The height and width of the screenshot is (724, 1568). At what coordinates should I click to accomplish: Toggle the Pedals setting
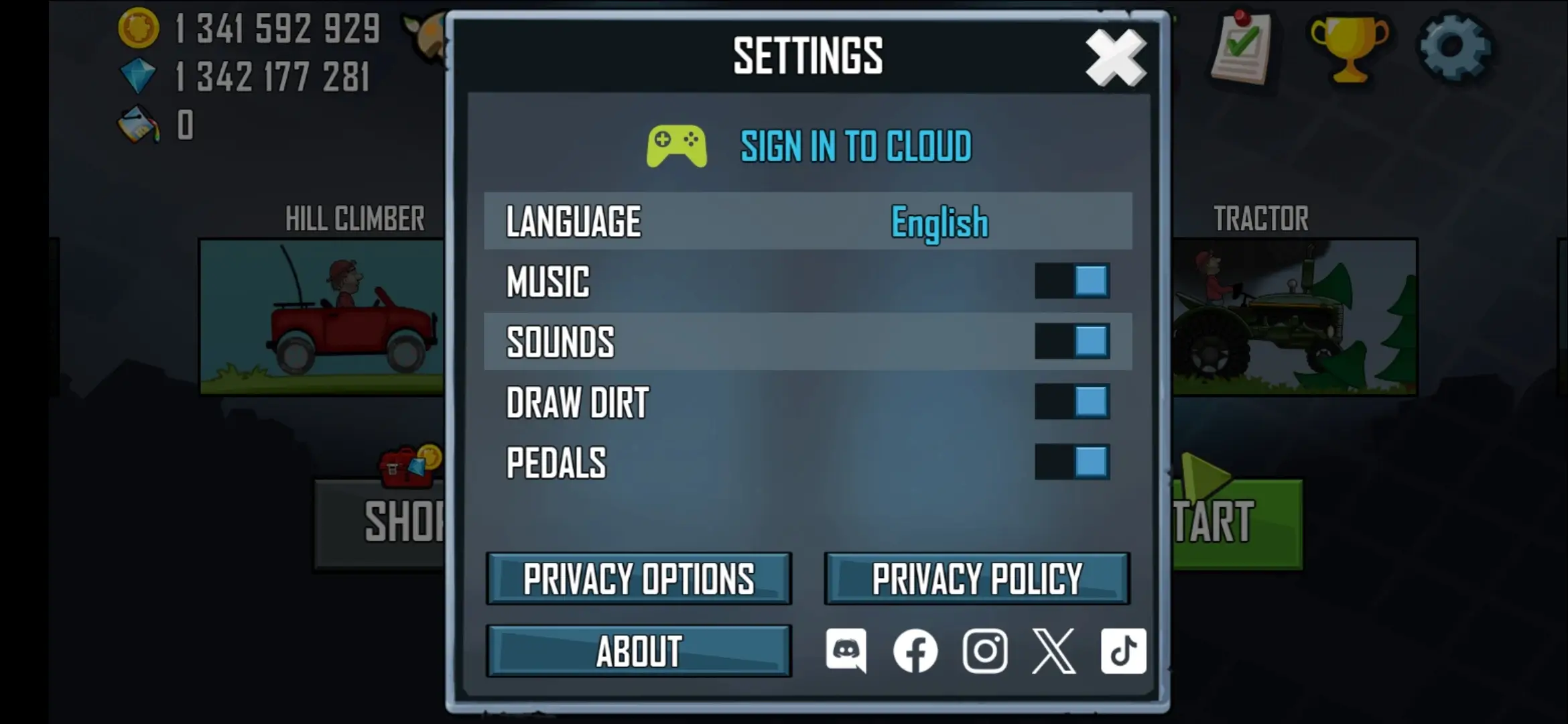[x=1071, y=462]
